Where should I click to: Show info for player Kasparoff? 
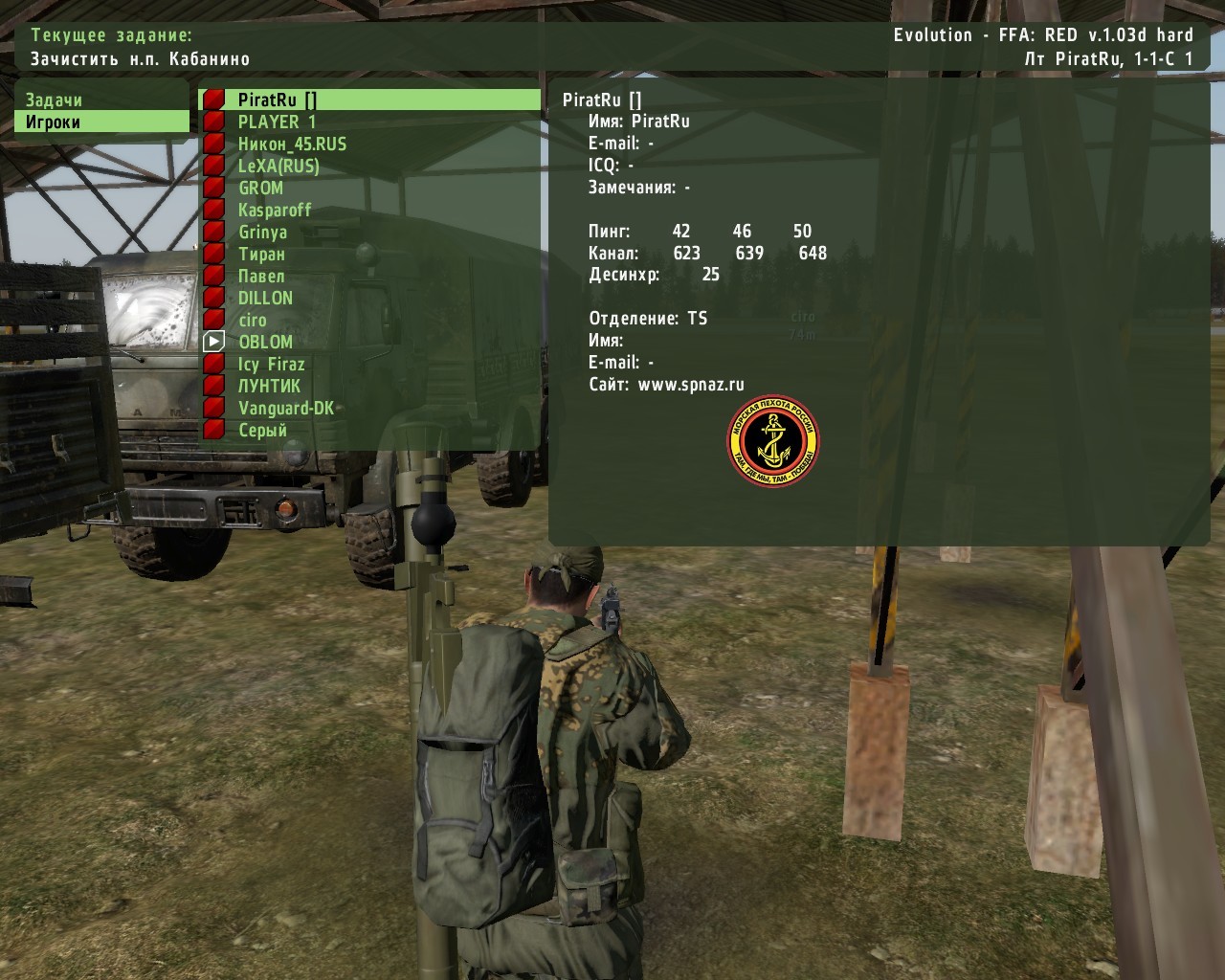pyautogui.click(x=275, y=210)
